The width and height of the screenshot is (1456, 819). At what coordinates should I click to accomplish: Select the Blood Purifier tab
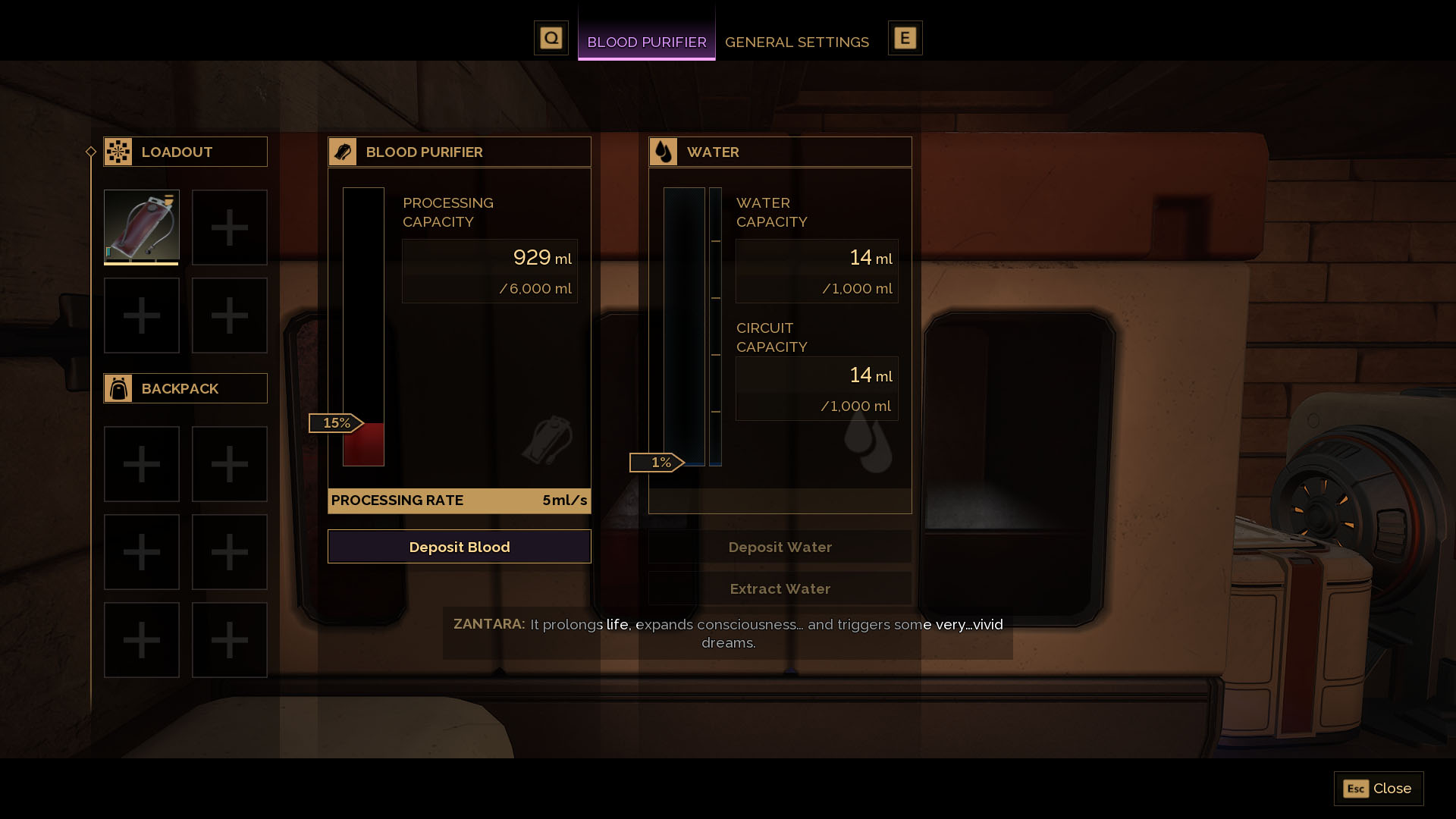[x=646, y=42]
